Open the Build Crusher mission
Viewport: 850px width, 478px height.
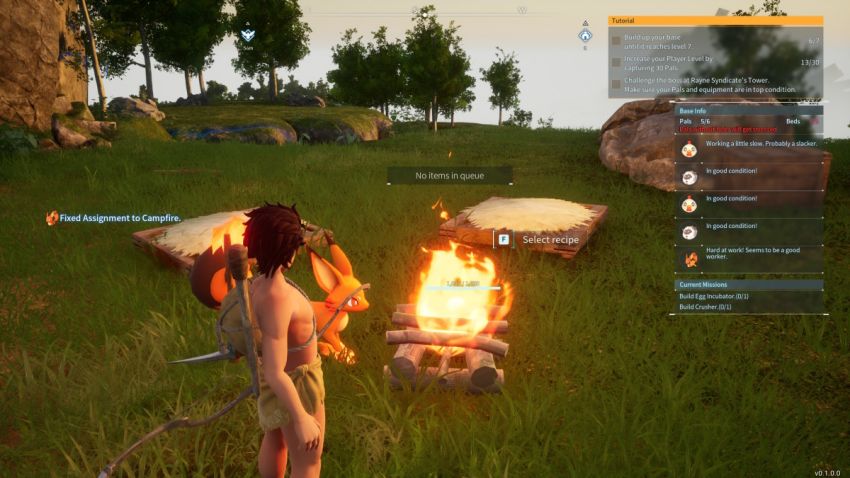tap(706, 307)
